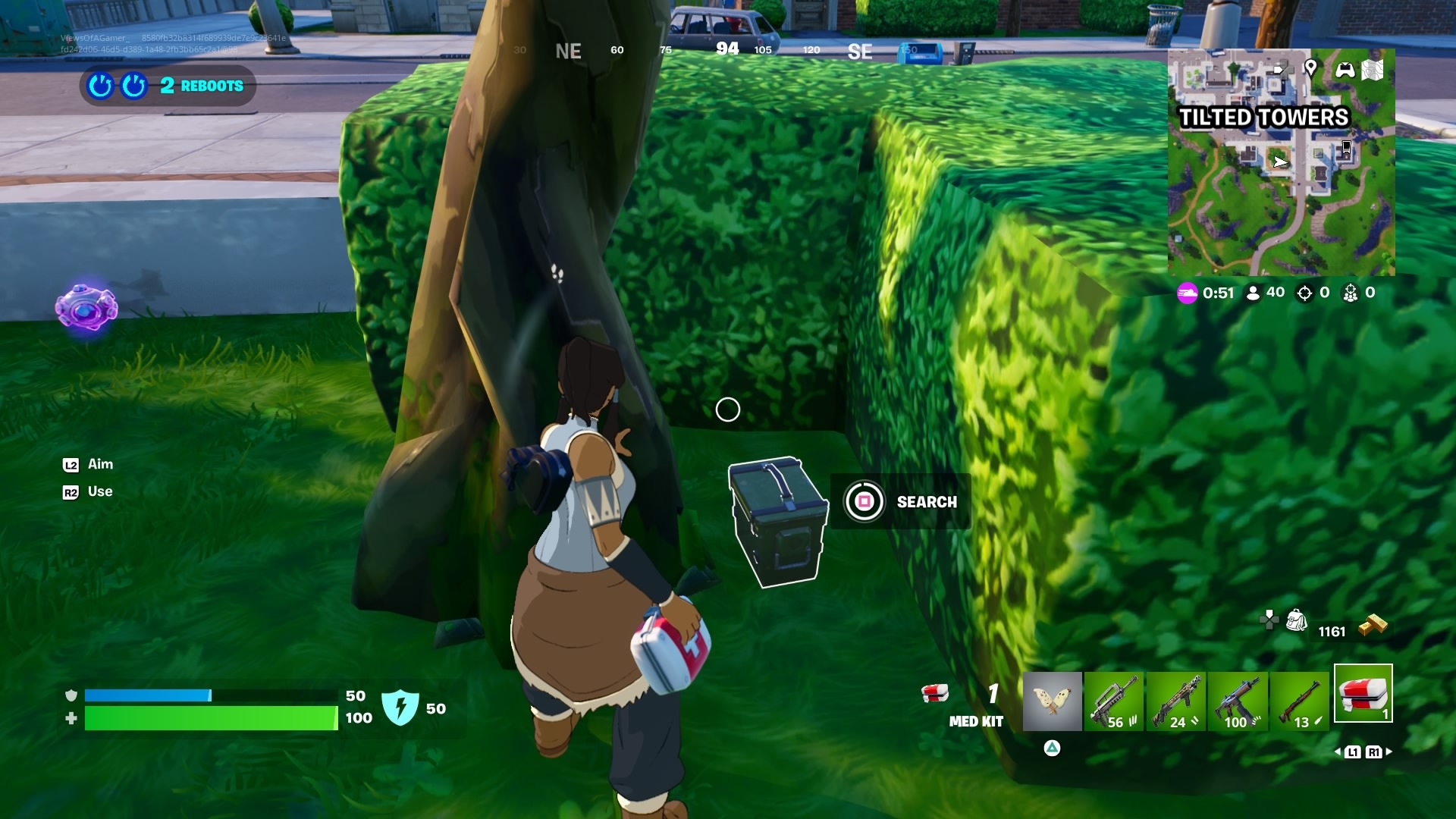Click the white player arrow on the minimap
Image resolution: width=1456 pixels, height=819 pixels.
pyautogui.click(x=1280, y=162)
